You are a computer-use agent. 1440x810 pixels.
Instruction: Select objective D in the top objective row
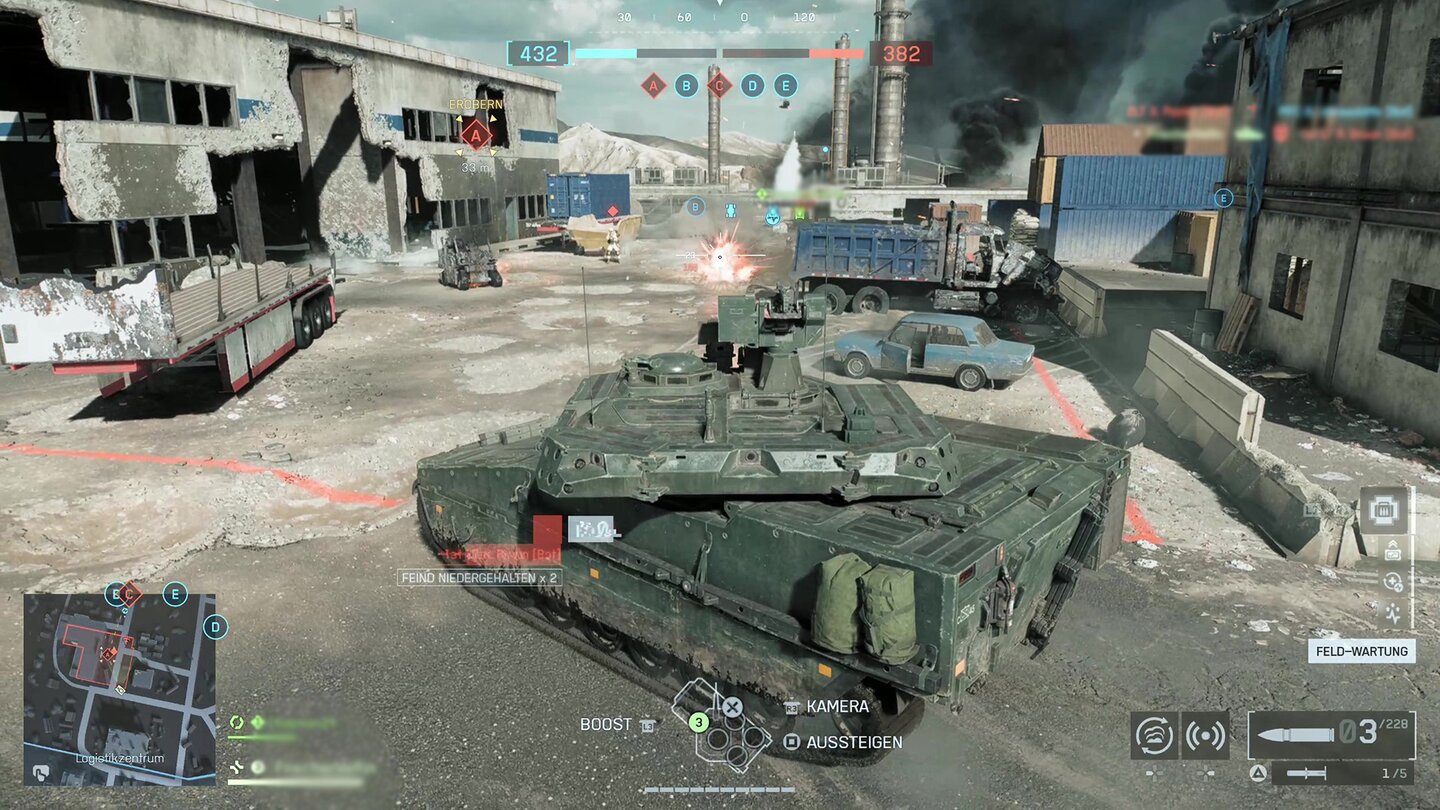[x=753, y=86]
